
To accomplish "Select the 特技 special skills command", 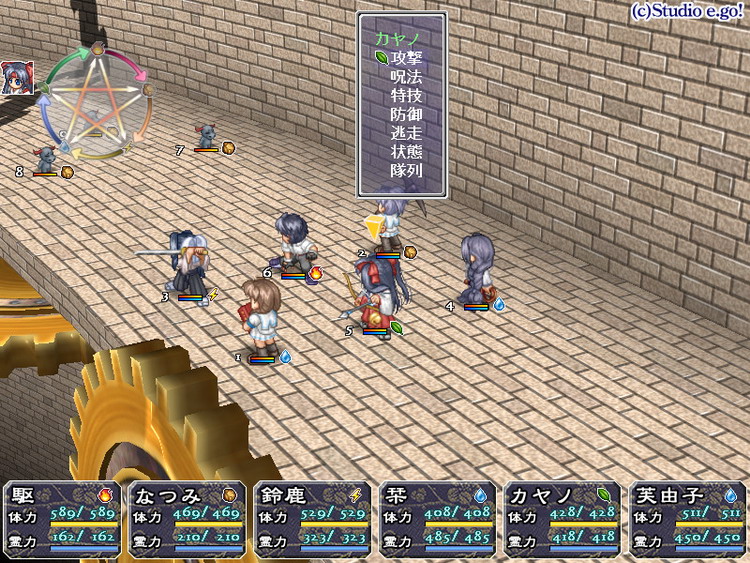I will click(406, 96).
